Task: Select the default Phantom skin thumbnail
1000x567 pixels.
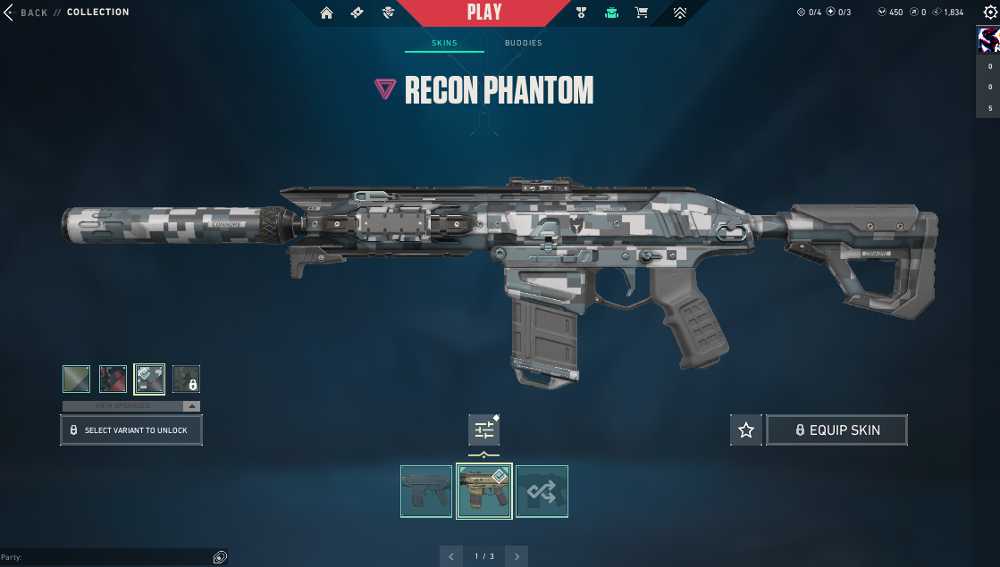Action: click(x=426, y=491)
